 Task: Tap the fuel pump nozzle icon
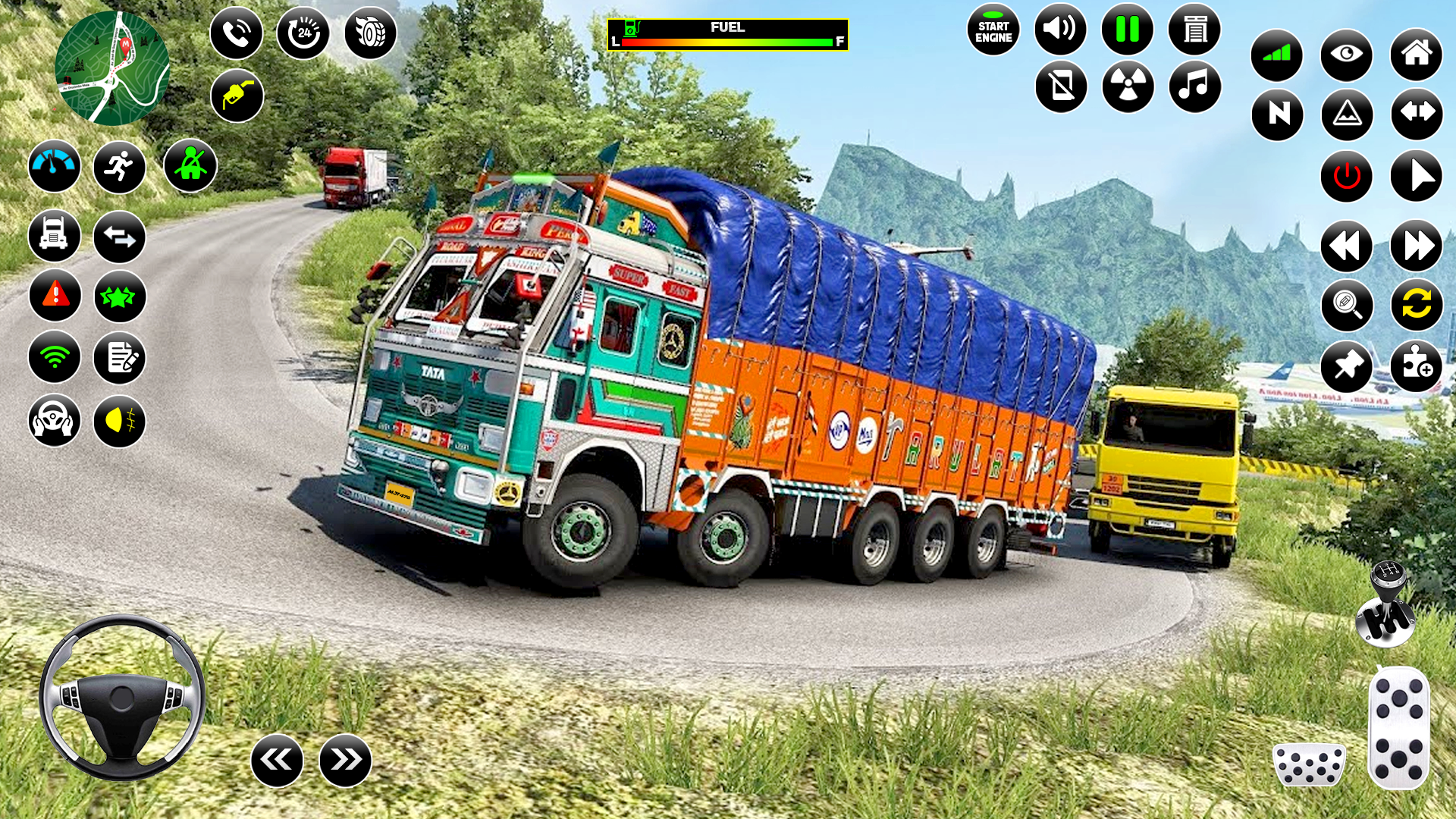point(237,96)
